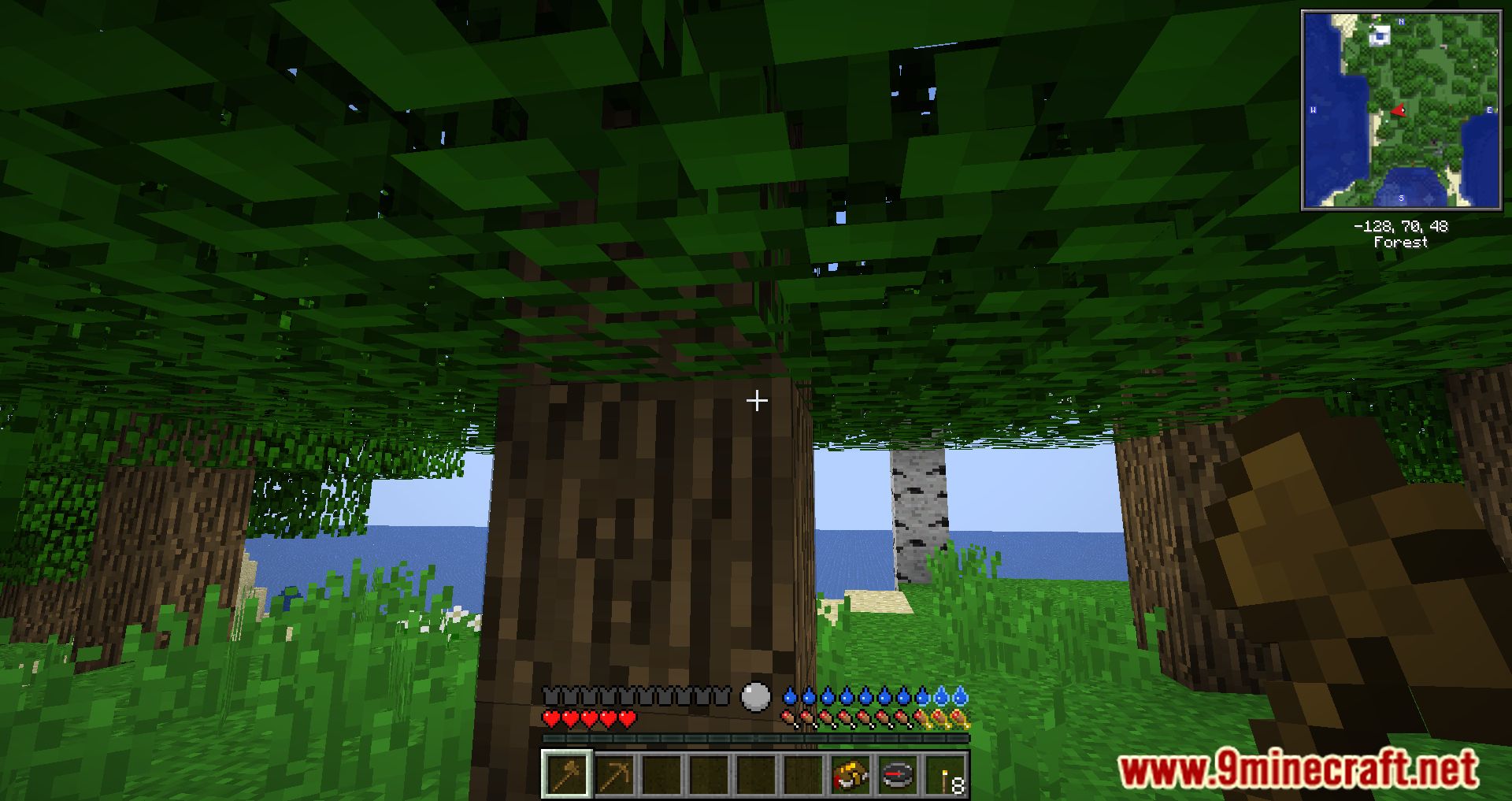Click a blue water droplet in the thirst bar
The height and width of the screenshot is (801, 1512).
click(789, 698)
